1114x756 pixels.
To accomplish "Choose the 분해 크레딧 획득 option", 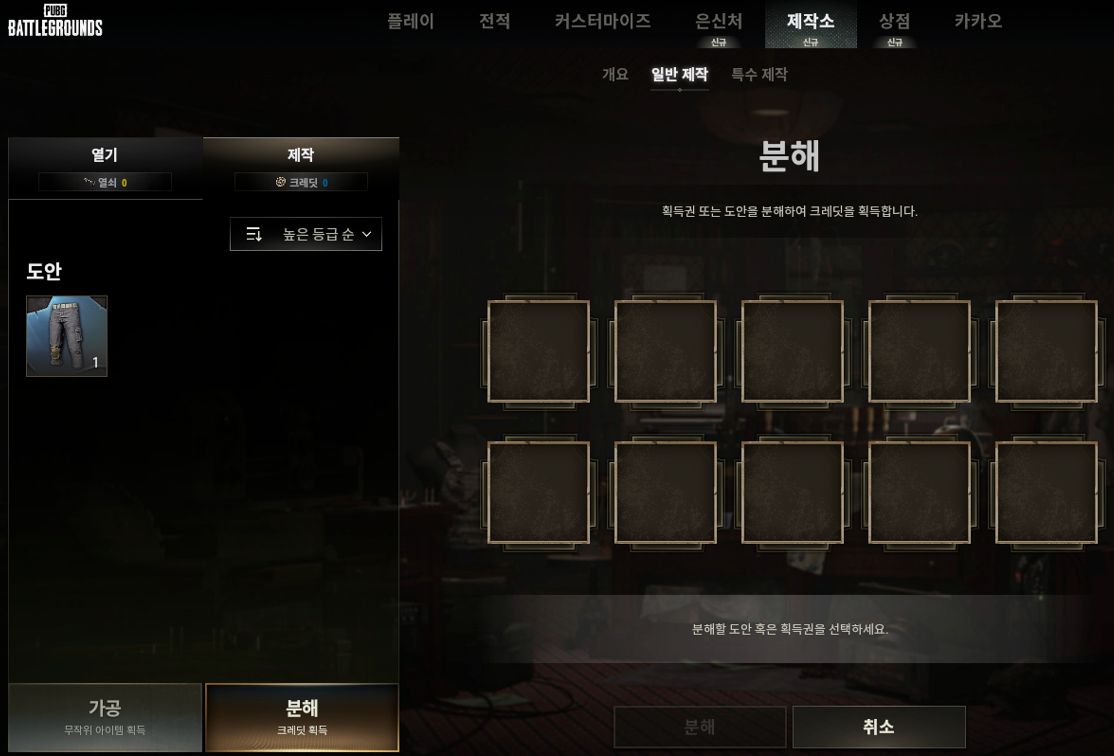I will pos(302,717).
